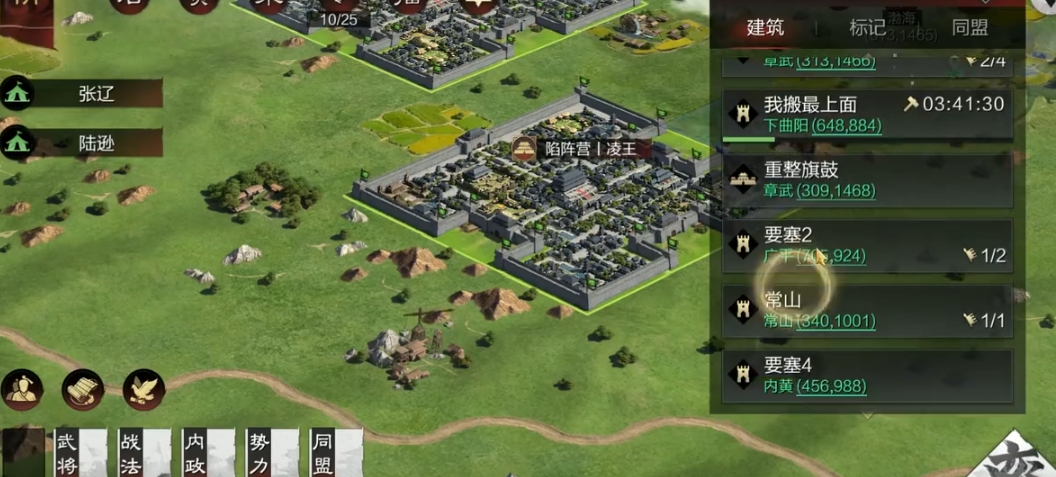Screen dimensions: 1056x477
Task: Click the scroll icon button
Action: pyautogui.click(x=83, y=390)
